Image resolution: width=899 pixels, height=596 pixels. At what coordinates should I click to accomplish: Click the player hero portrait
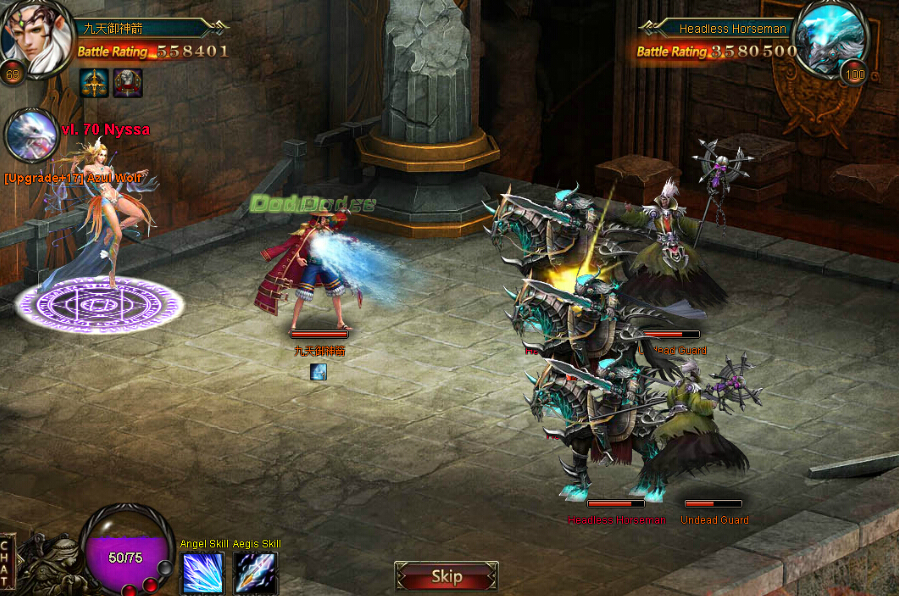click(35, 39)
